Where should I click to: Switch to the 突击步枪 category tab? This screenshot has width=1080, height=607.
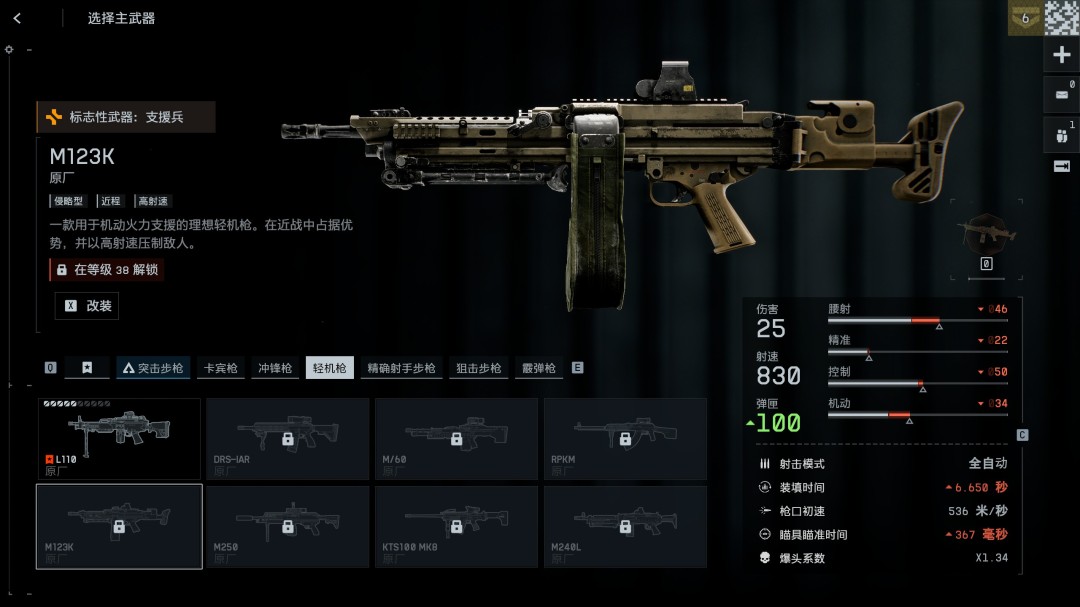point(153,368)
